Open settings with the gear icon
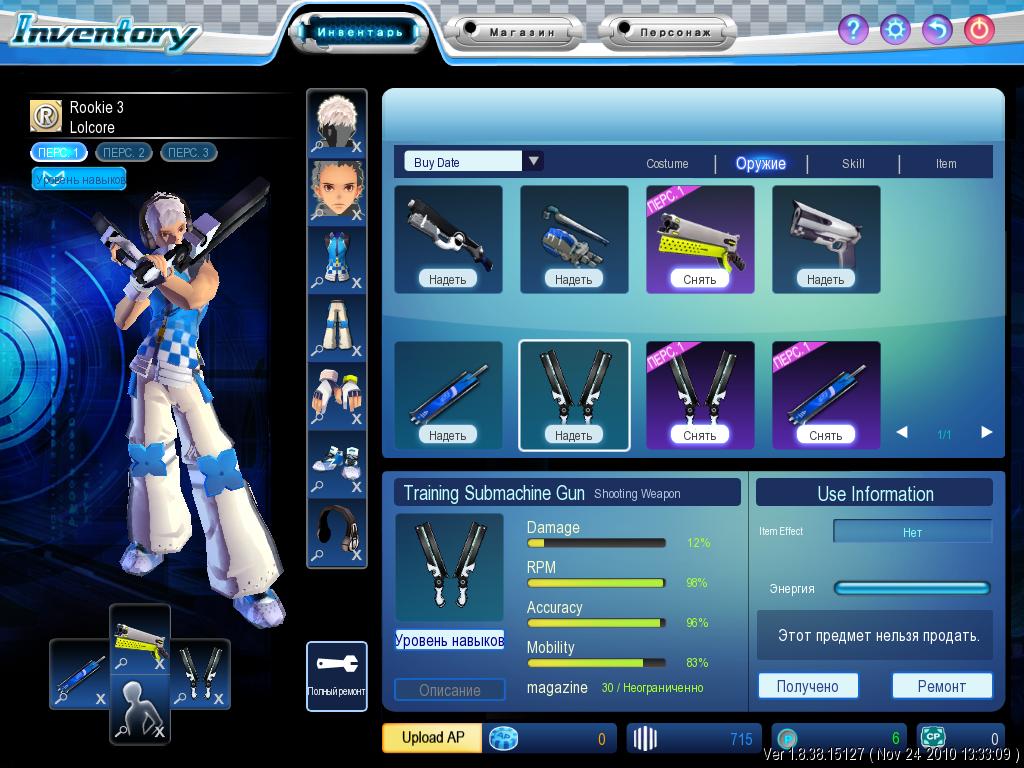This screenshot has height=768, width=1024. tap(895, 29)
